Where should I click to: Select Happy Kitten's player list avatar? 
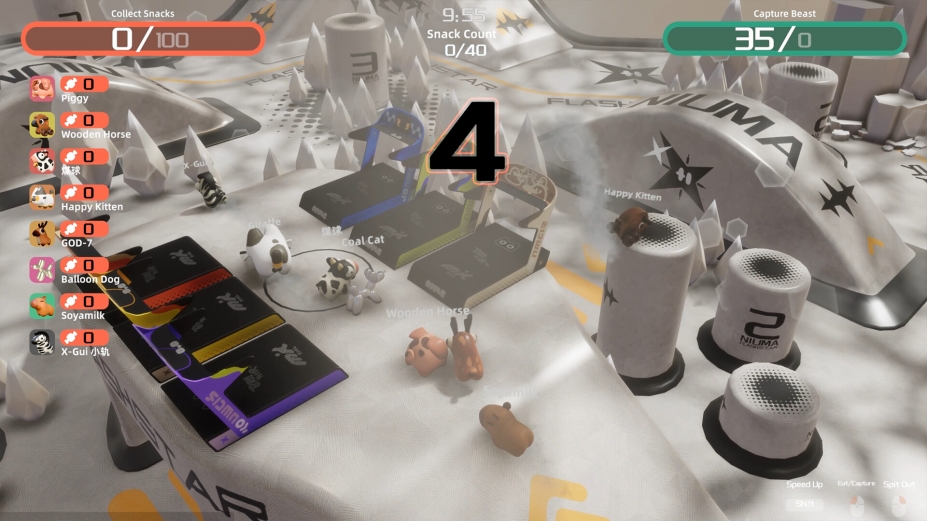click(x=42, y=198)
